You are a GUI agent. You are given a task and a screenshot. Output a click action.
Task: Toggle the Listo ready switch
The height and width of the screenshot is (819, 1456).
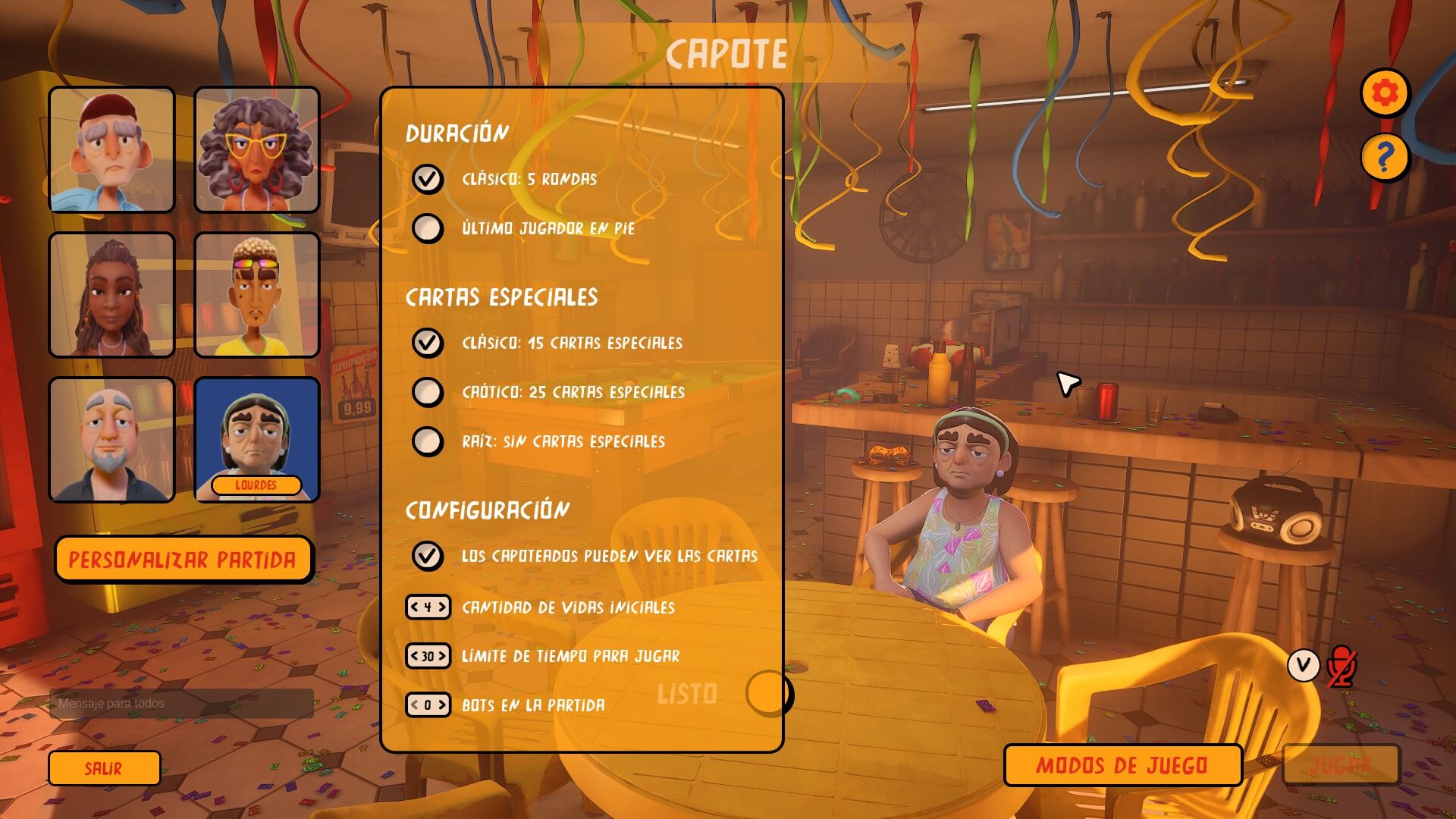(768, 693)
